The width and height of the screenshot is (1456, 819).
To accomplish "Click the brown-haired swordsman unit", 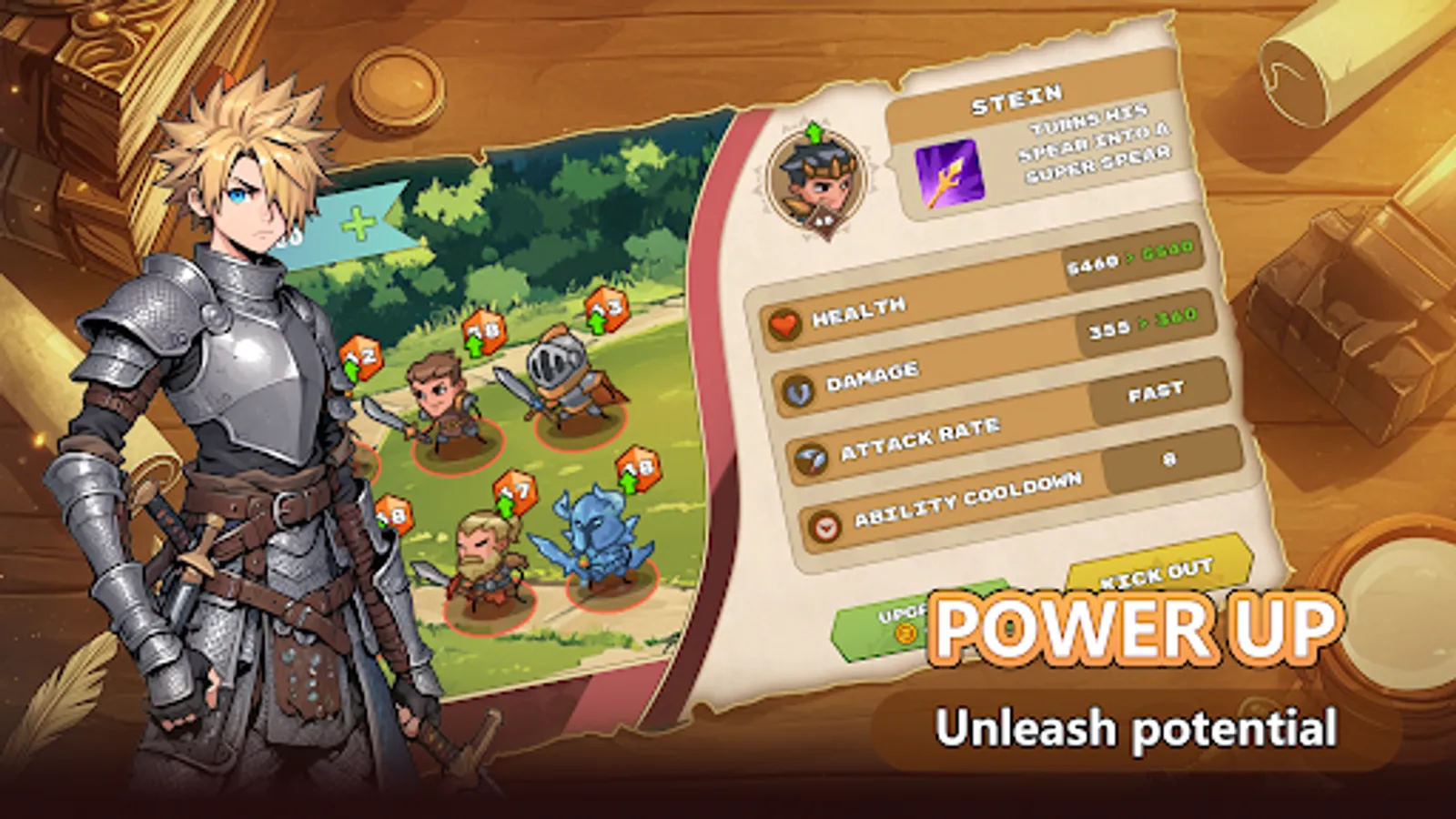I will (x=437, y=405).
